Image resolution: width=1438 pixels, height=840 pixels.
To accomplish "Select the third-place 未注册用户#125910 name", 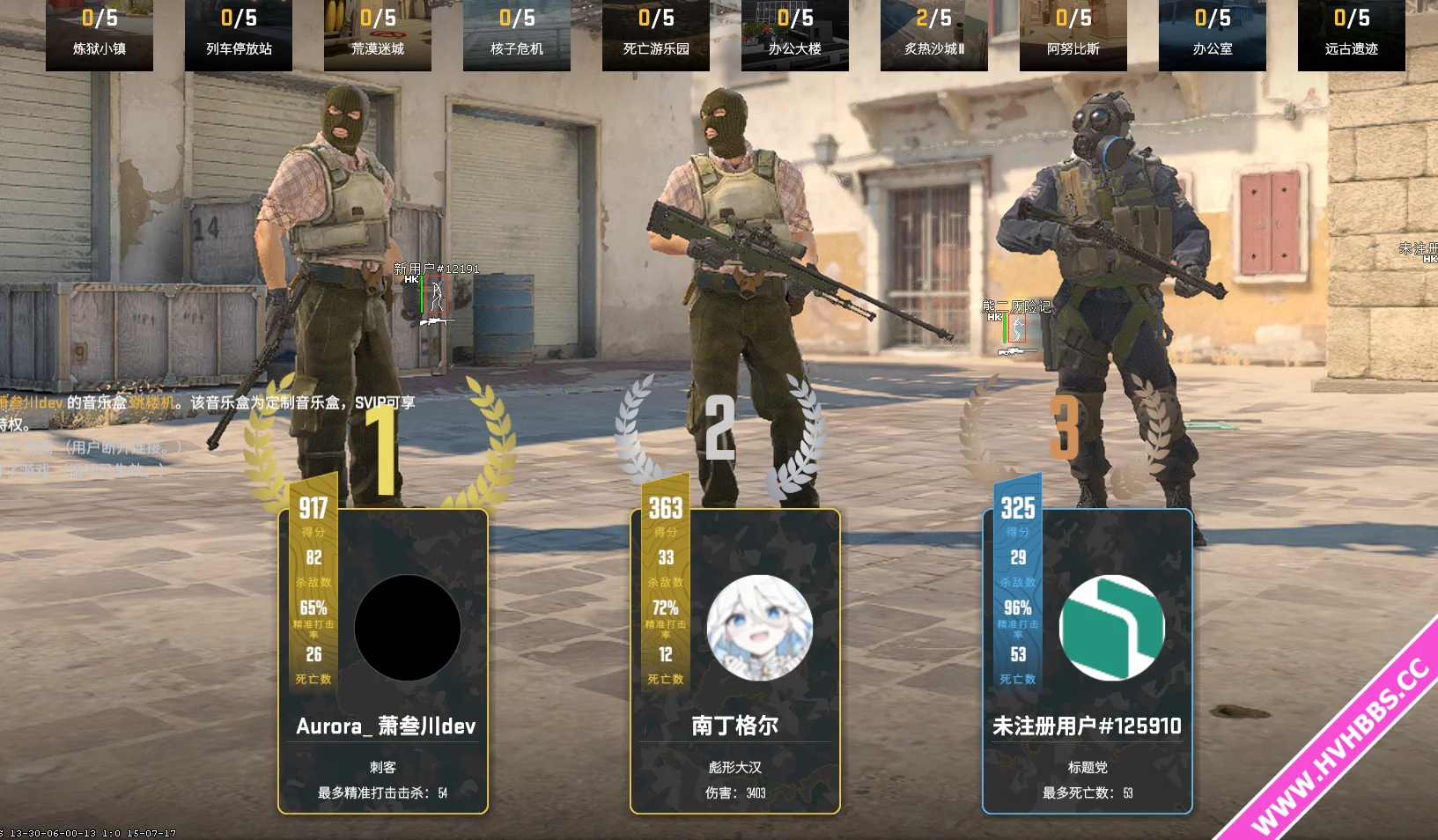I will pos(1087,726).
